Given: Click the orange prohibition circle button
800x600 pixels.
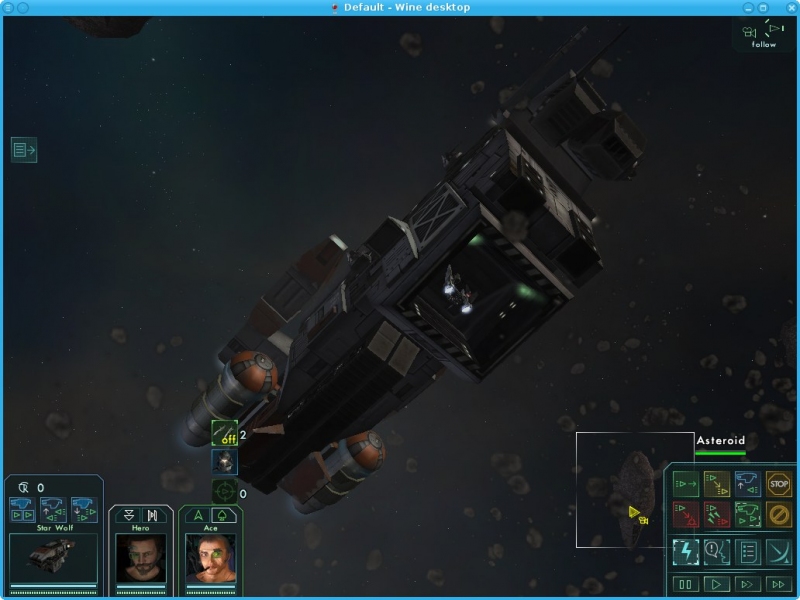Looking at the screenshot, I should pyautogui.click(x=779, y=515).
